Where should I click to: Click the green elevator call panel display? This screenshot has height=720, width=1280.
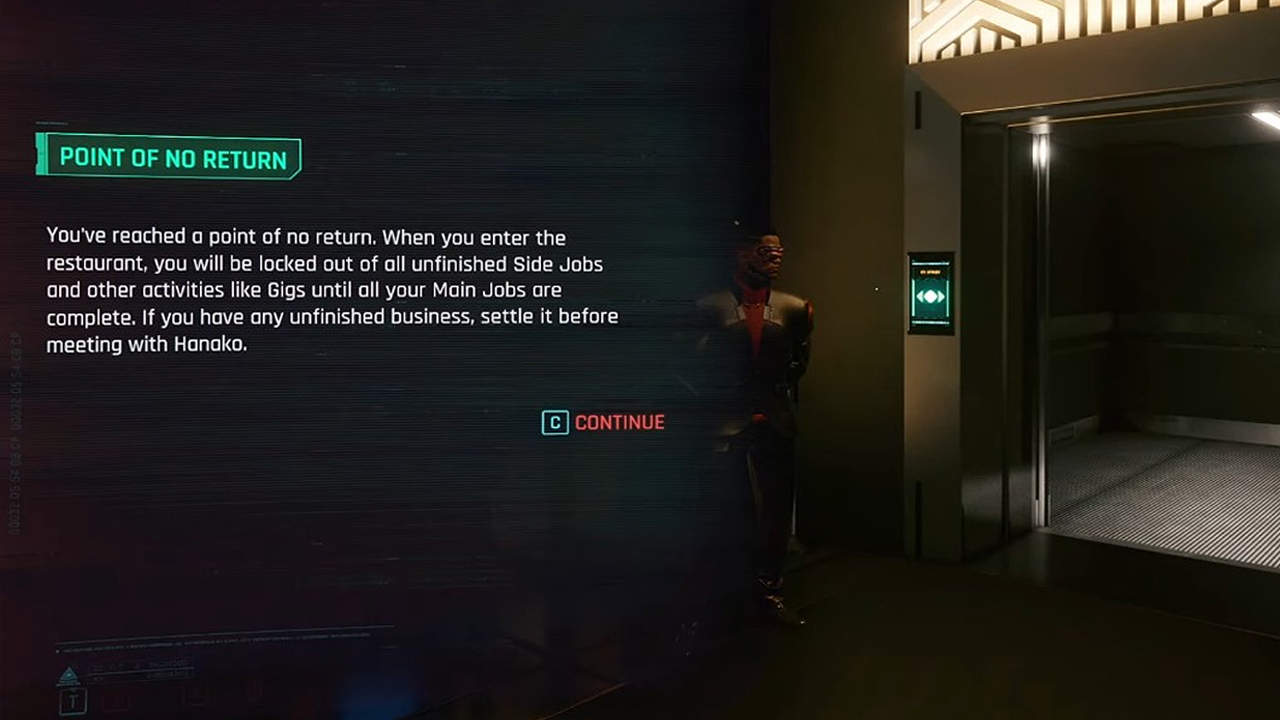pyautogui.click(x=931, y=296)
